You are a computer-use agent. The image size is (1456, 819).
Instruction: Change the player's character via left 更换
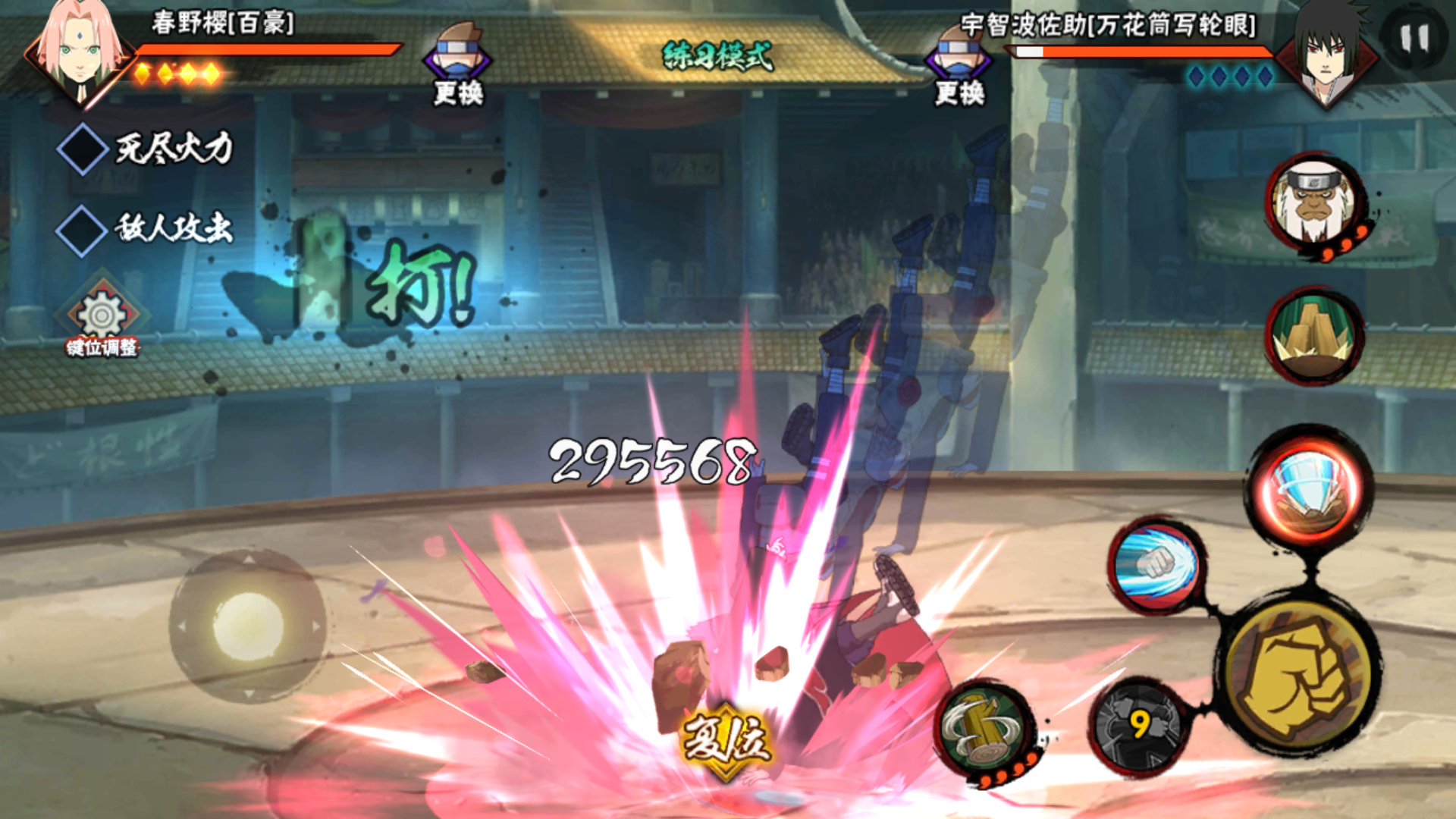pyautogui.click(x=457, y=65)
